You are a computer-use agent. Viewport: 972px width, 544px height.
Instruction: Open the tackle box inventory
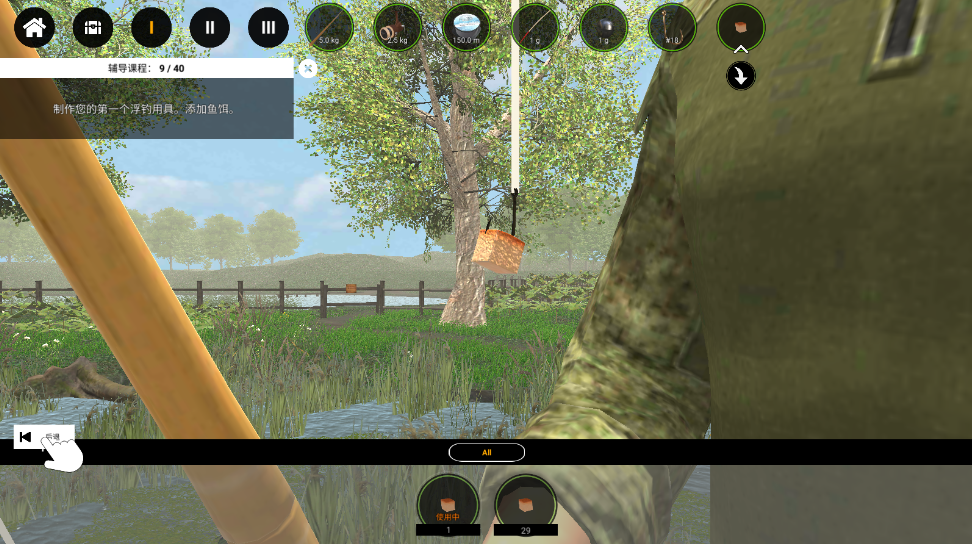coord(93,27)
